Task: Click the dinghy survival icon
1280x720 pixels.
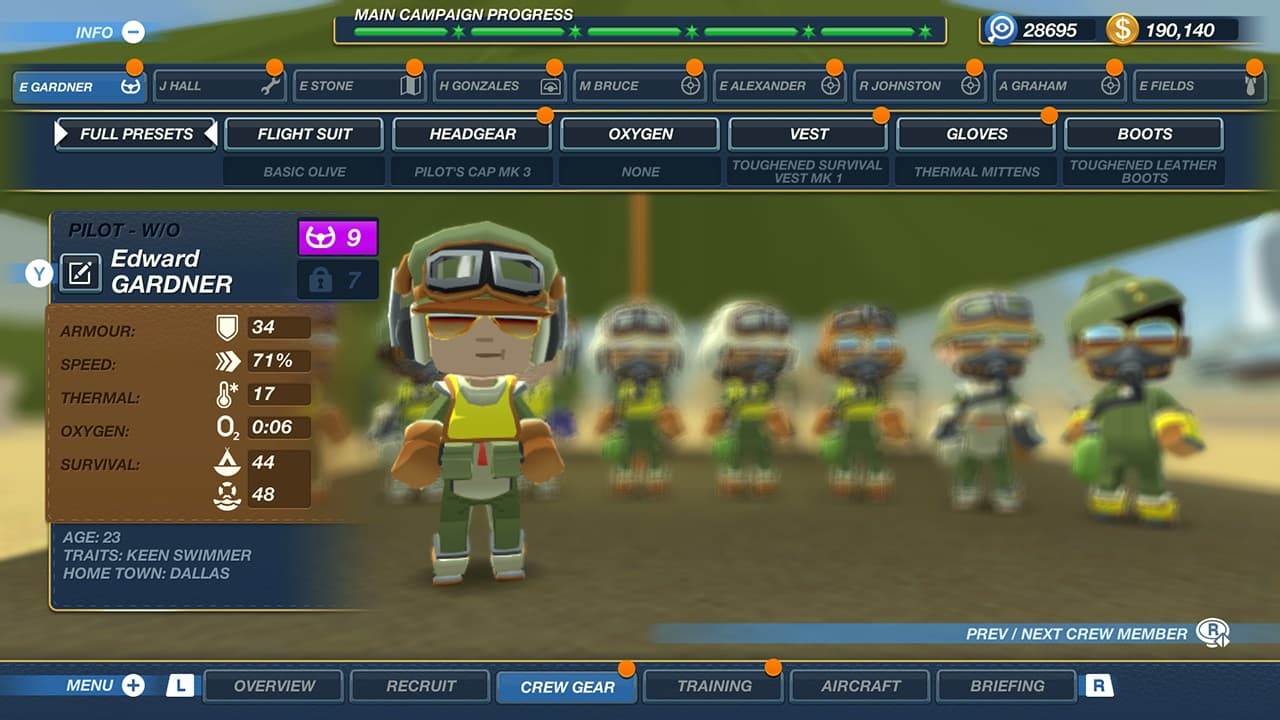Action: coord(228,462)
